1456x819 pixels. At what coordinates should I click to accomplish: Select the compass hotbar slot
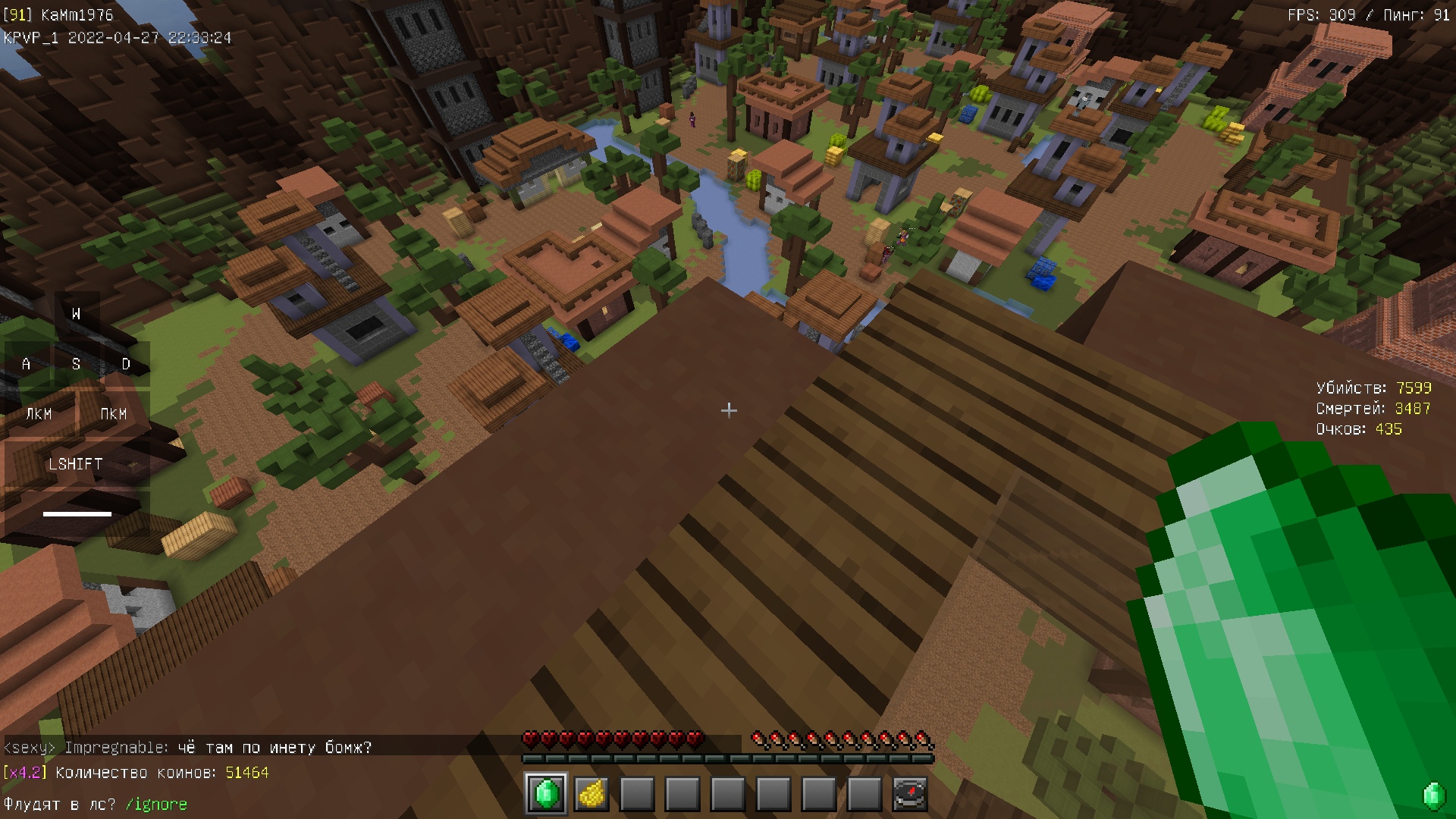point(909,794)
